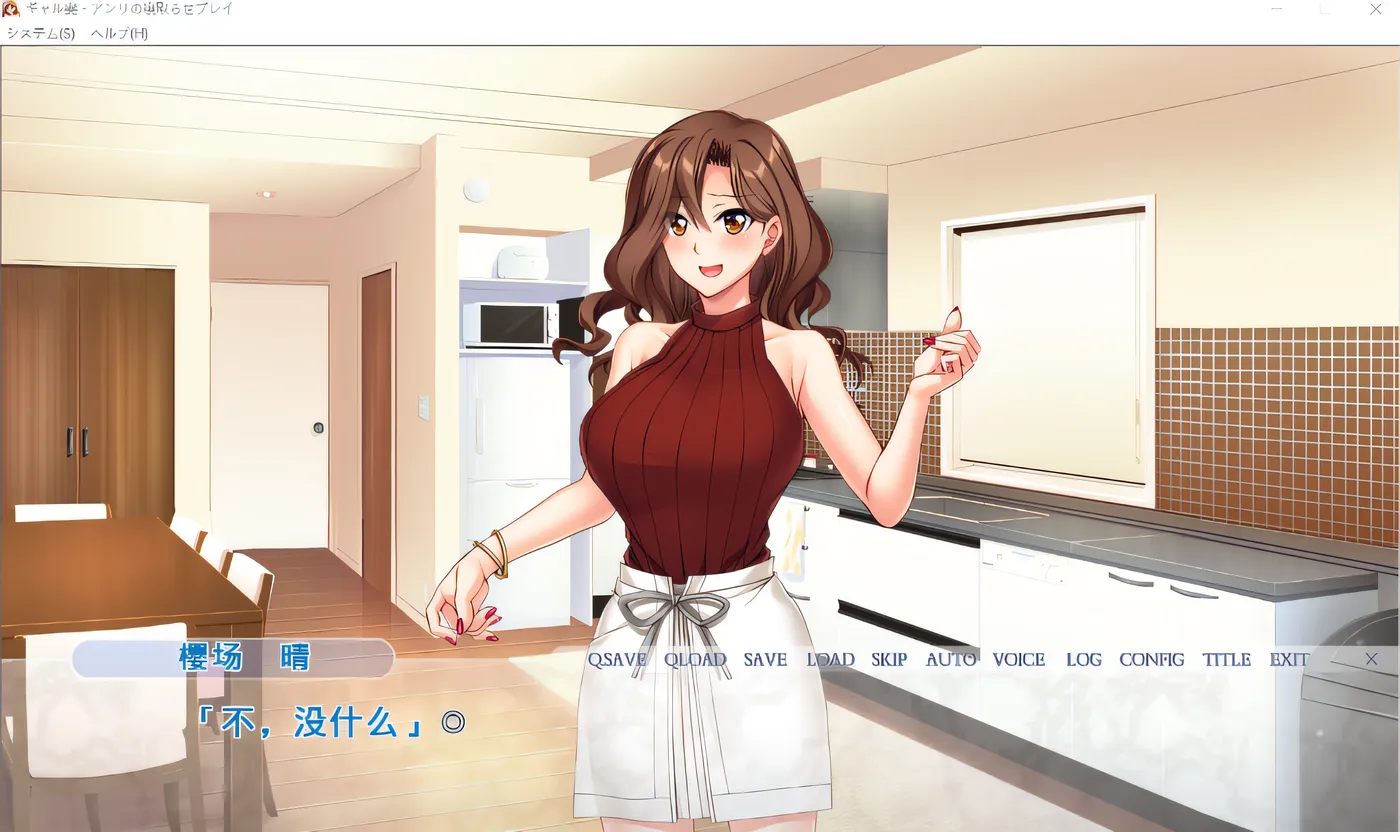
Task: Open the CONFIG settings screen
Action: click(1150, 659)
